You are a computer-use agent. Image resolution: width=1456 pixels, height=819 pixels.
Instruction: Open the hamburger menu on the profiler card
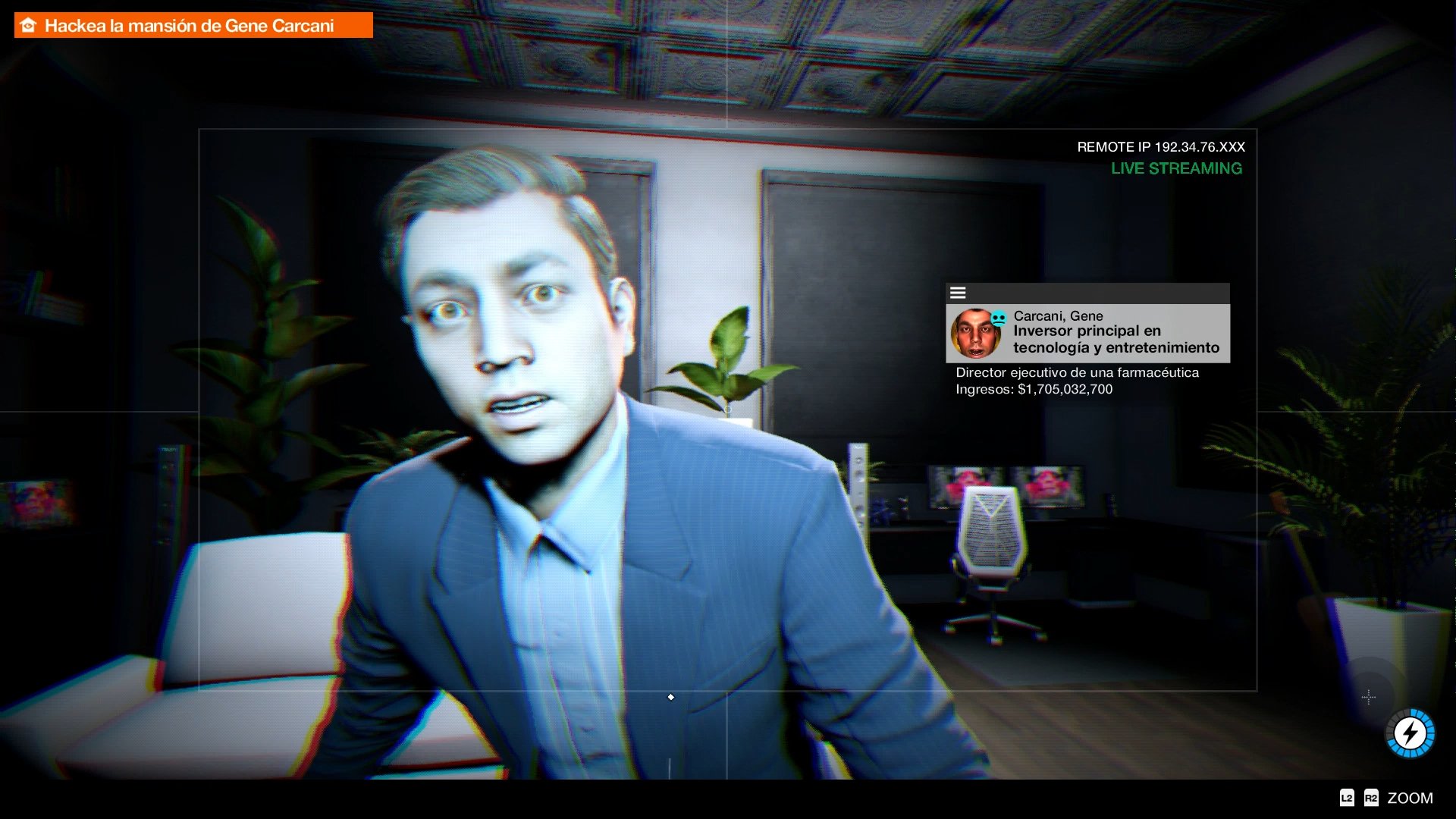pyautogui.click(x=959, y=293)
